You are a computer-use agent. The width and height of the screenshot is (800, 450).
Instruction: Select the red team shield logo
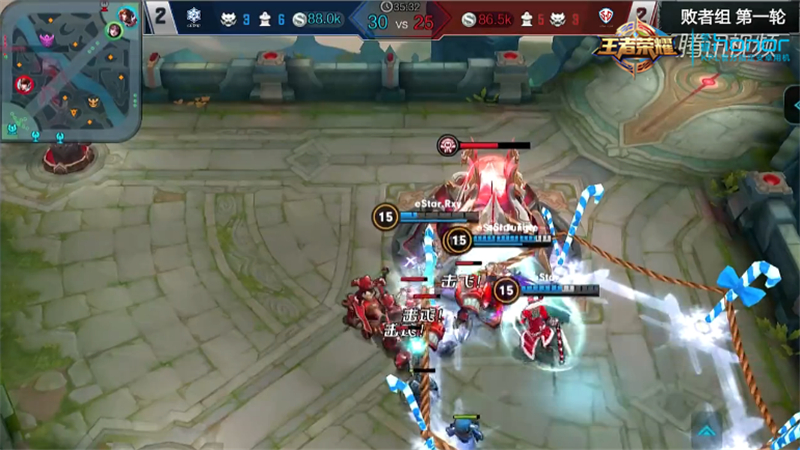pos(608,17)
